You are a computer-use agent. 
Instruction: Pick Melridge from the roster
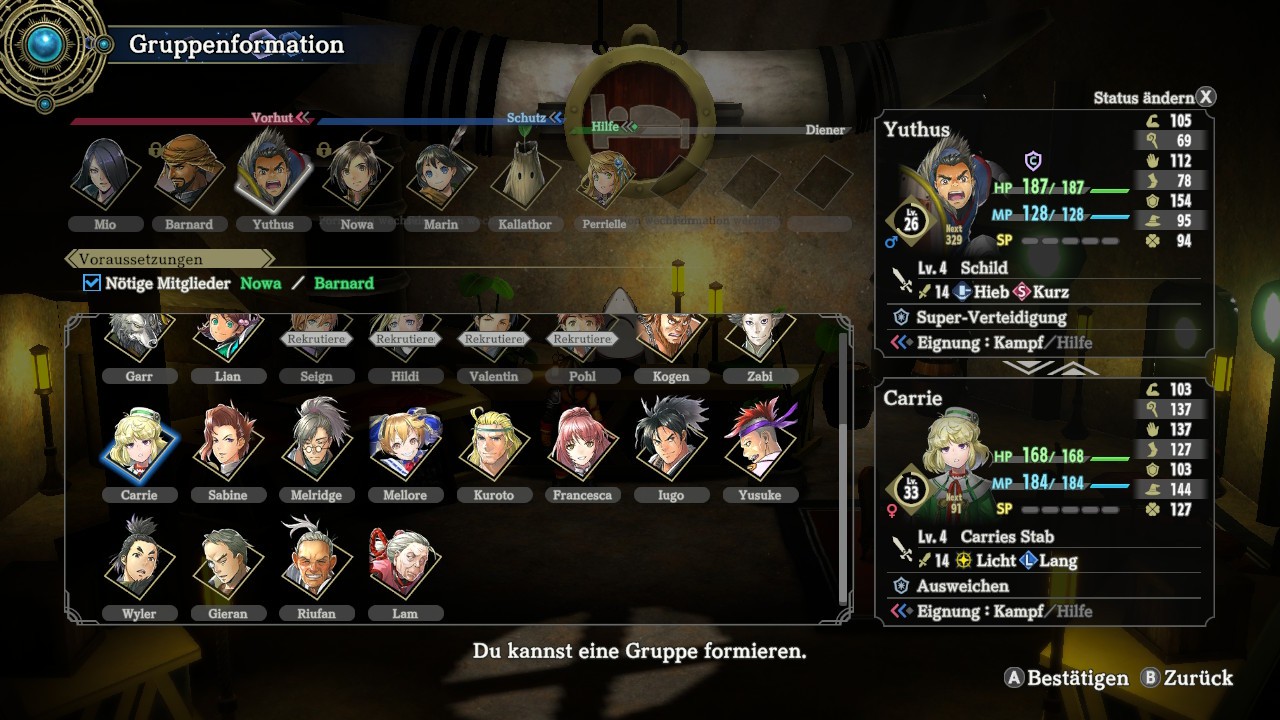pos(316,446)
